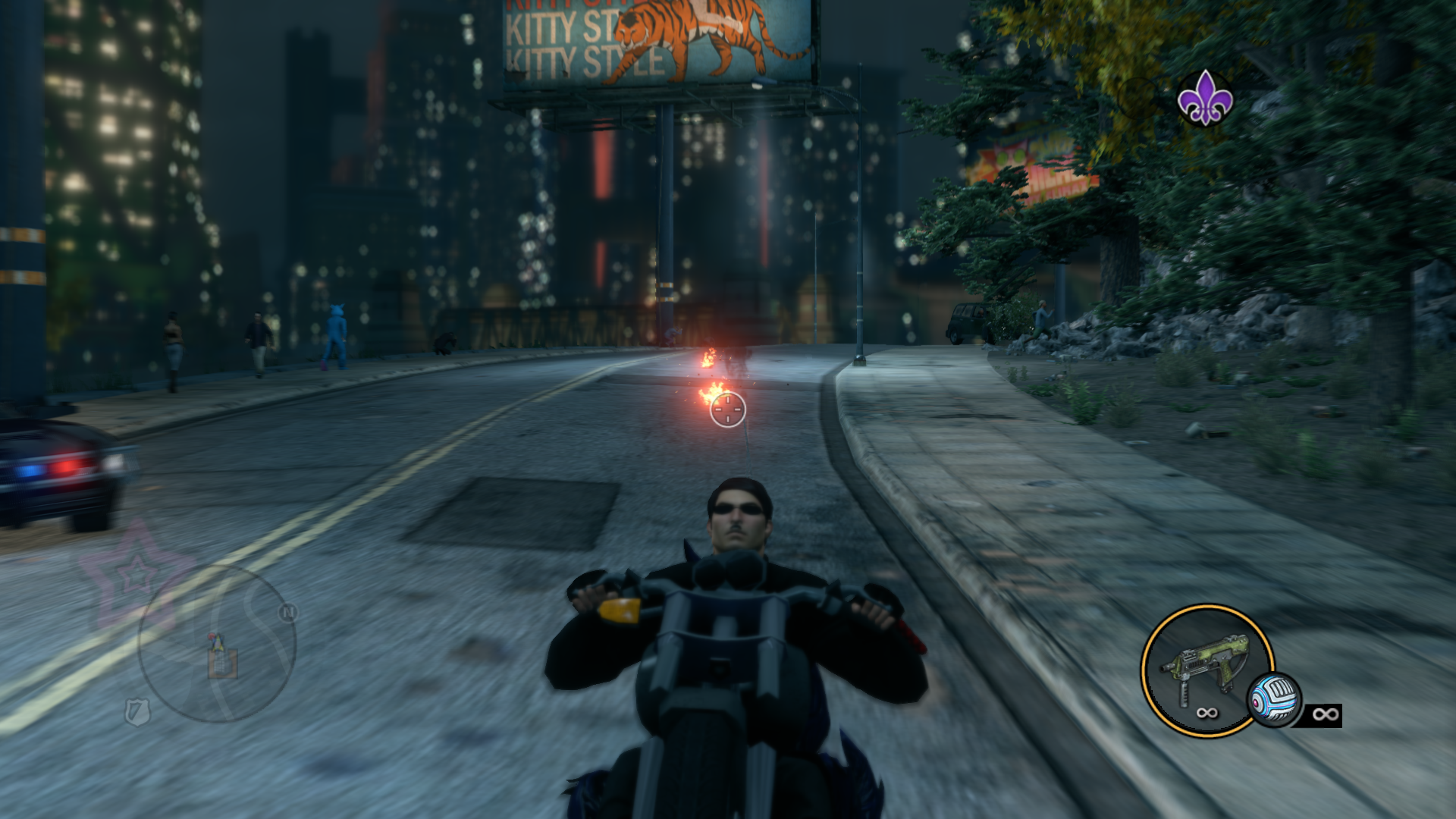1456x819 pixels.
Task: Click the purple fleur-de-lis Saints emblem
Action: pyautogui.click(x=1204, y=98)
